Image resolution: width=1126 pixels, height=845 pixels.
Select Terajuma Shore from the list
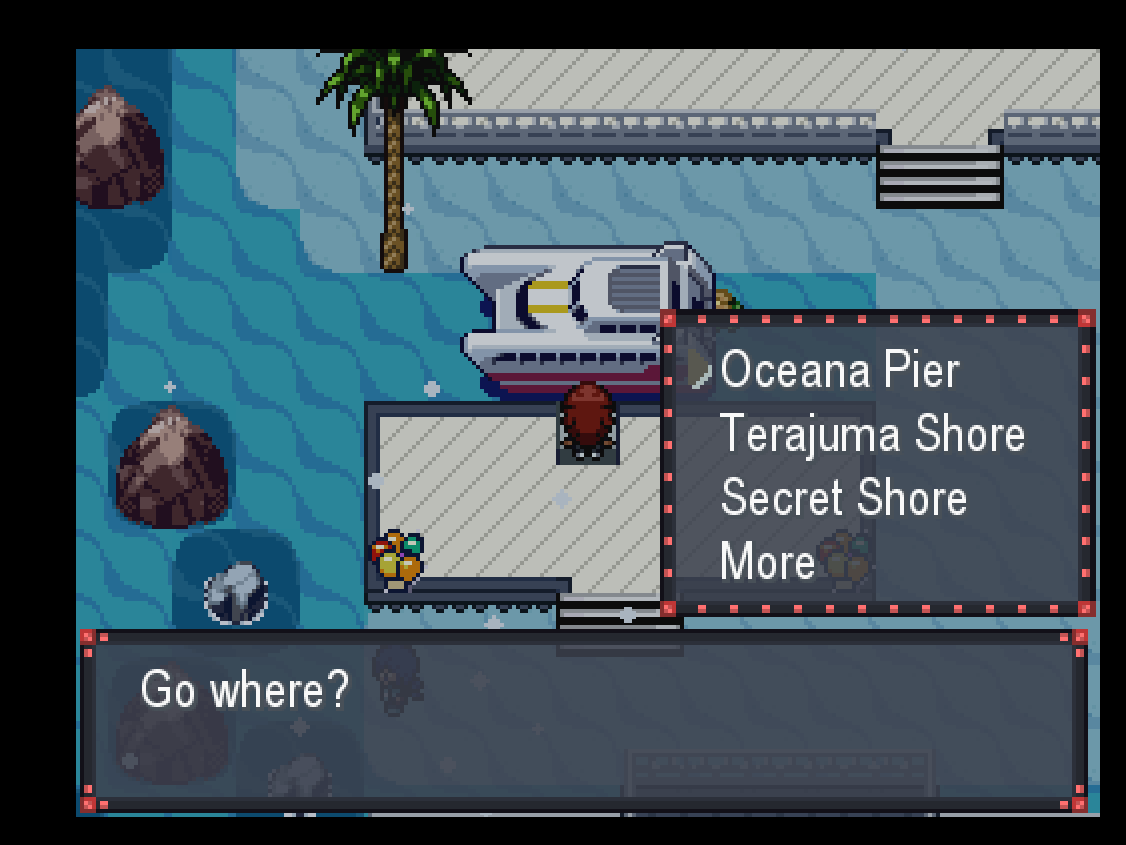[871, 434]
